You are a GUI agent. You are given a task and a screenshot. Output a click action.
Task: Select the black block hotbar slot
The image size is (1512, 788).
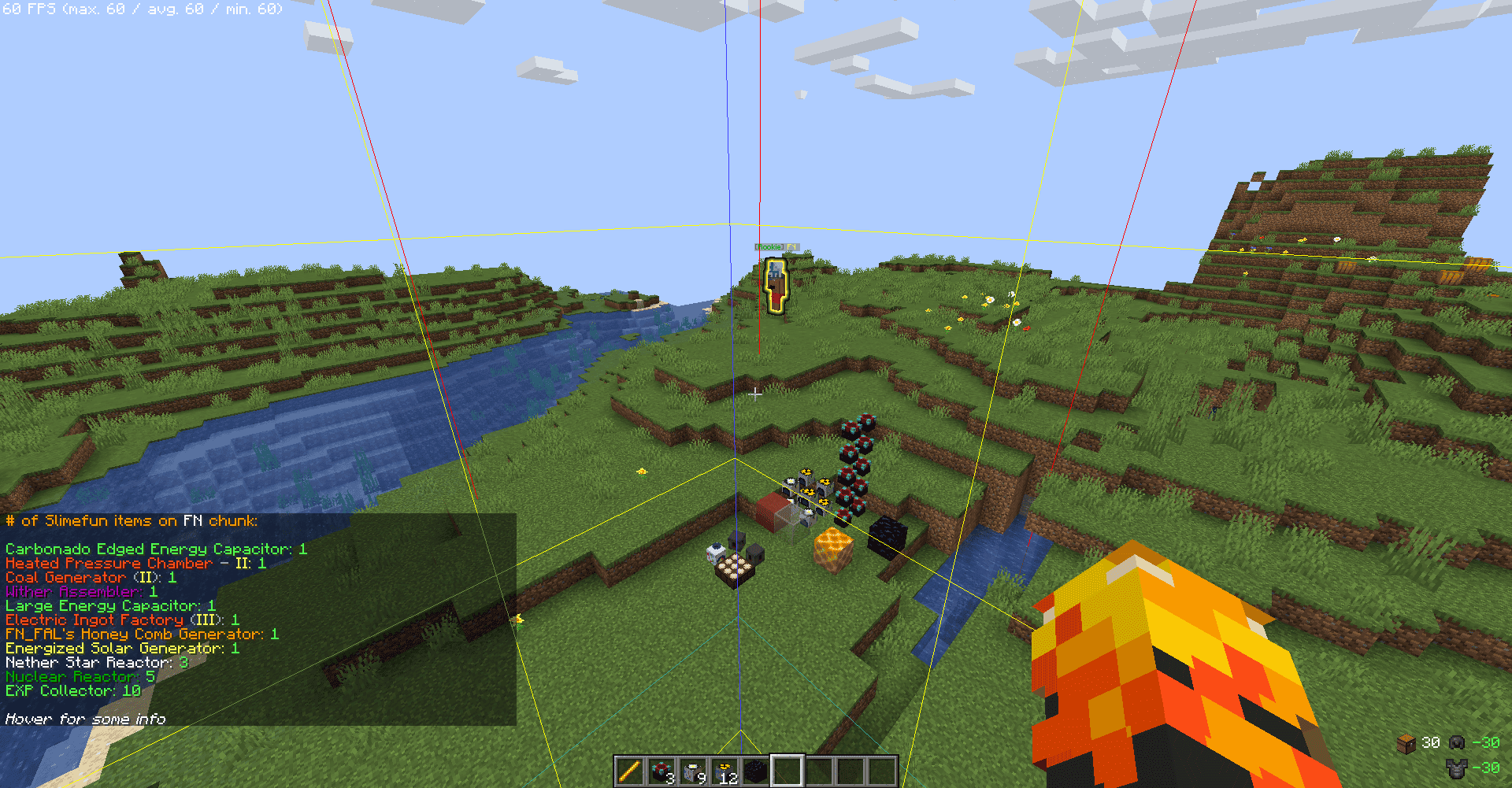pyautogui.click(x=756, y=771)
